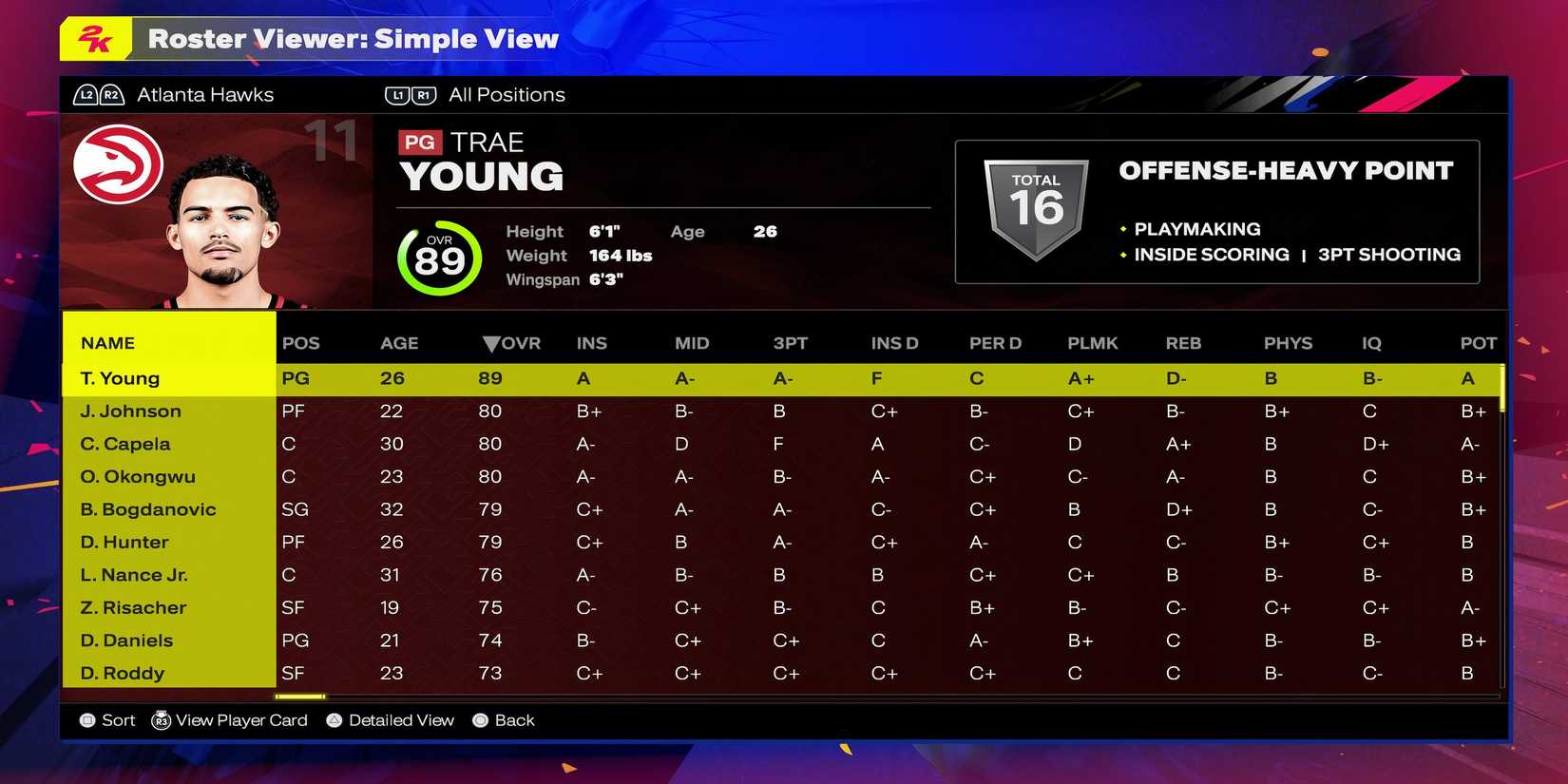The height and width of the screenshot is (784, 1568).
Task: Select the Atlanta Hawks team logo
Action: coord(119,163)
